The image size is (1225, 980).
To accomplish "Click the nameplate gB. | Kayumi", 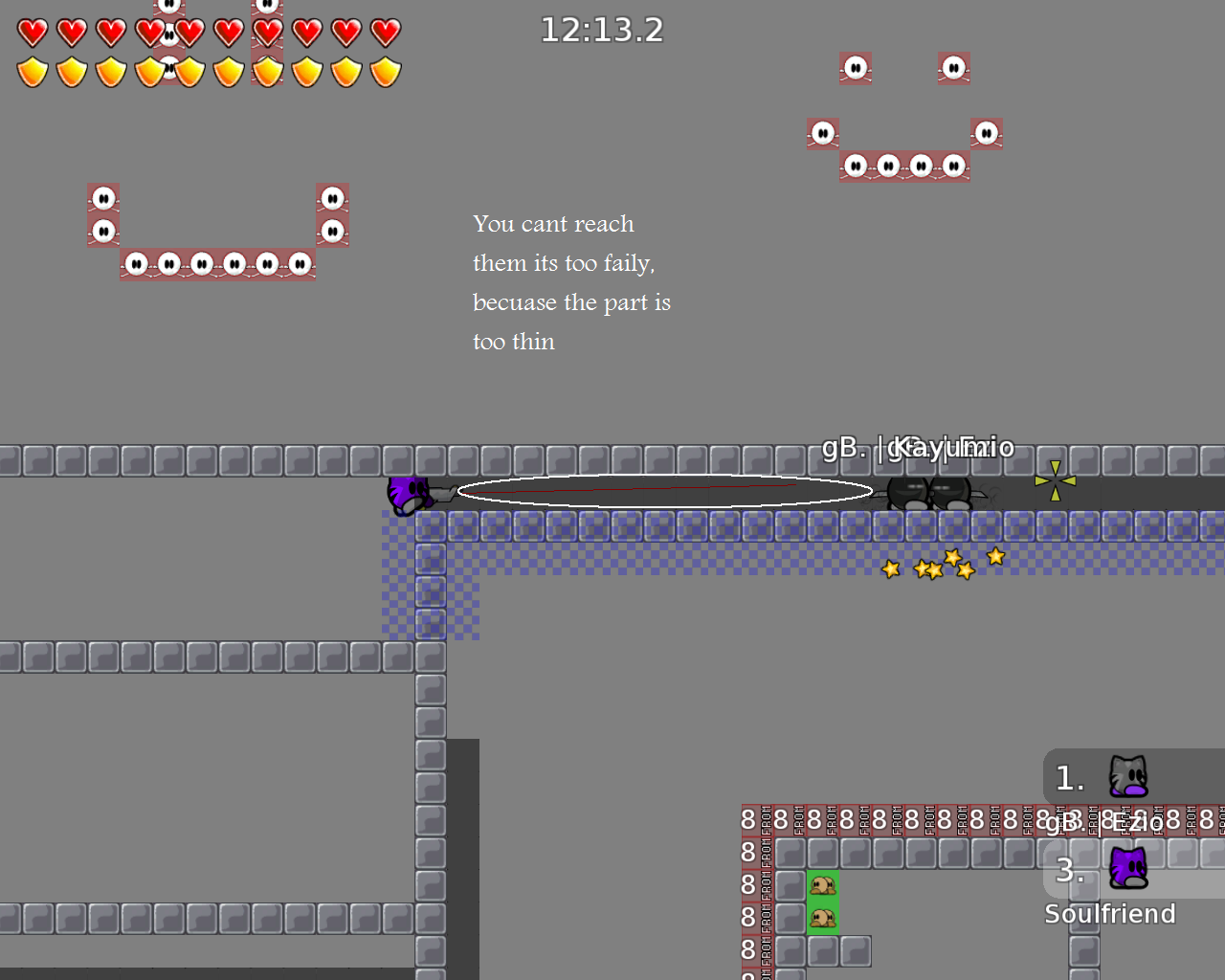I will 917,446.
